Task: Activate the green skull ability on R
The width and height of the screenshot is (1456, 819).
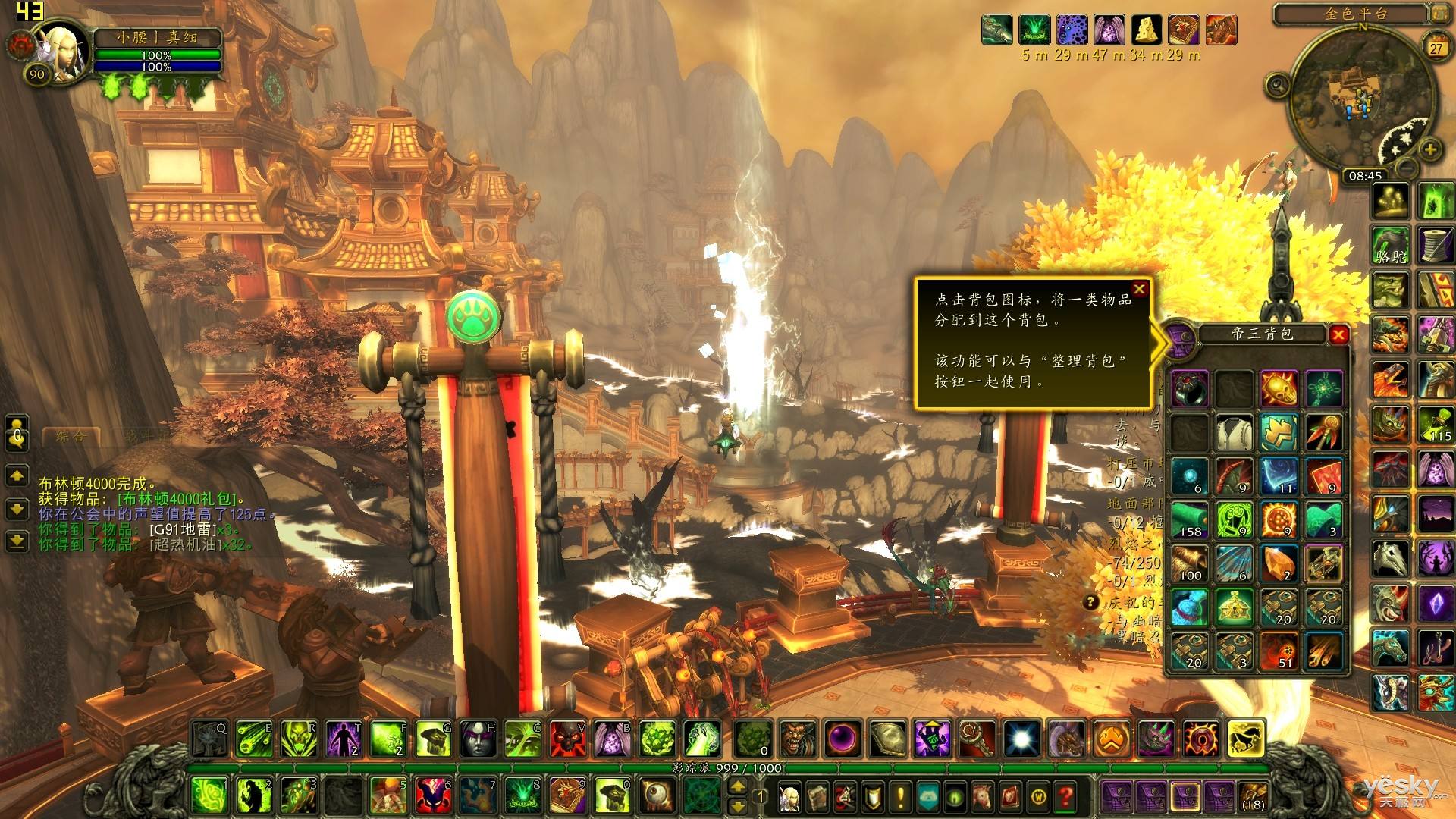Action: (299, 738)
